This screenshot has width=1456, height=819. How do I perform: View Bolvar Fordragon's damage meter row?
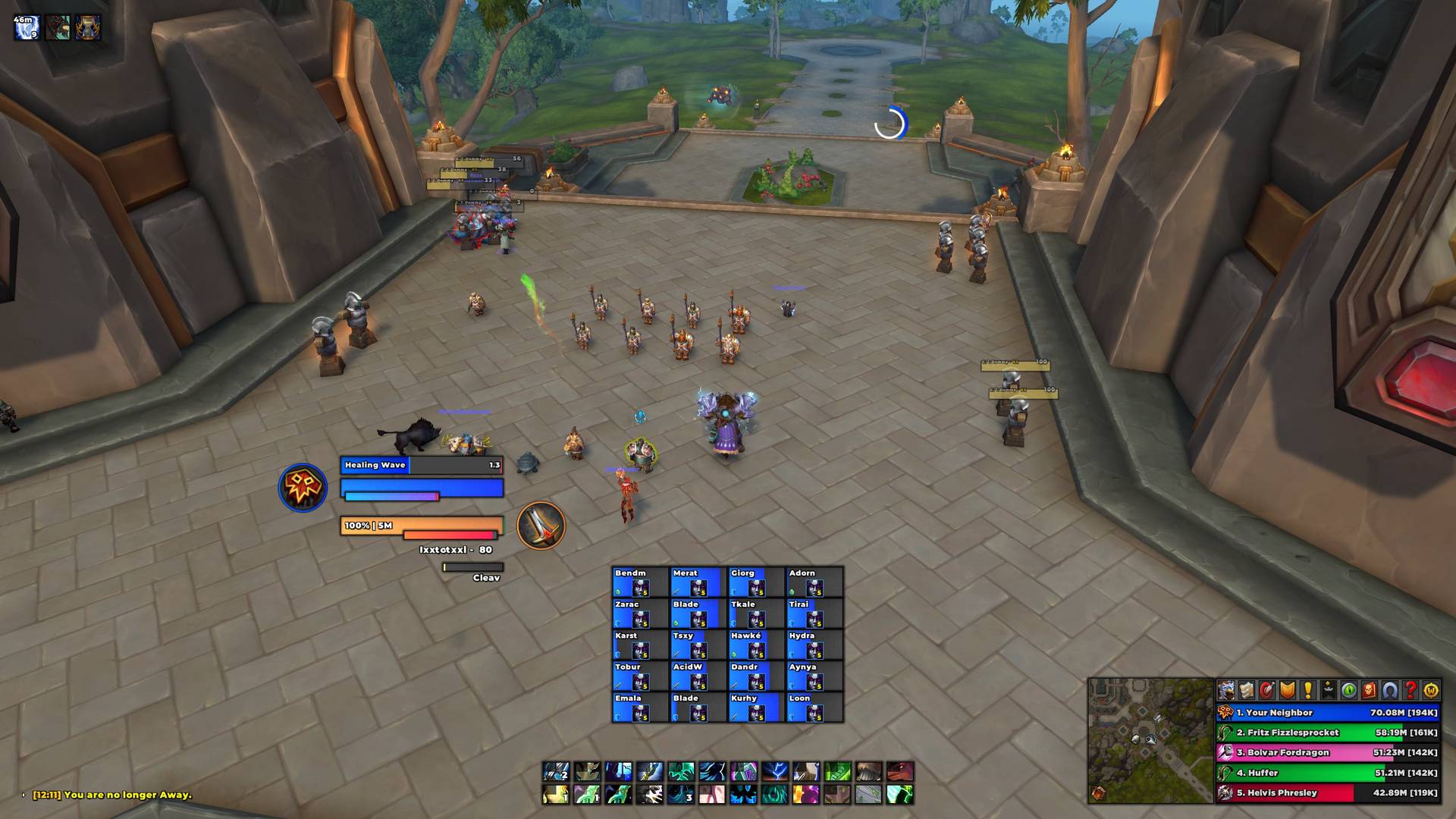tap(1328, 752)
